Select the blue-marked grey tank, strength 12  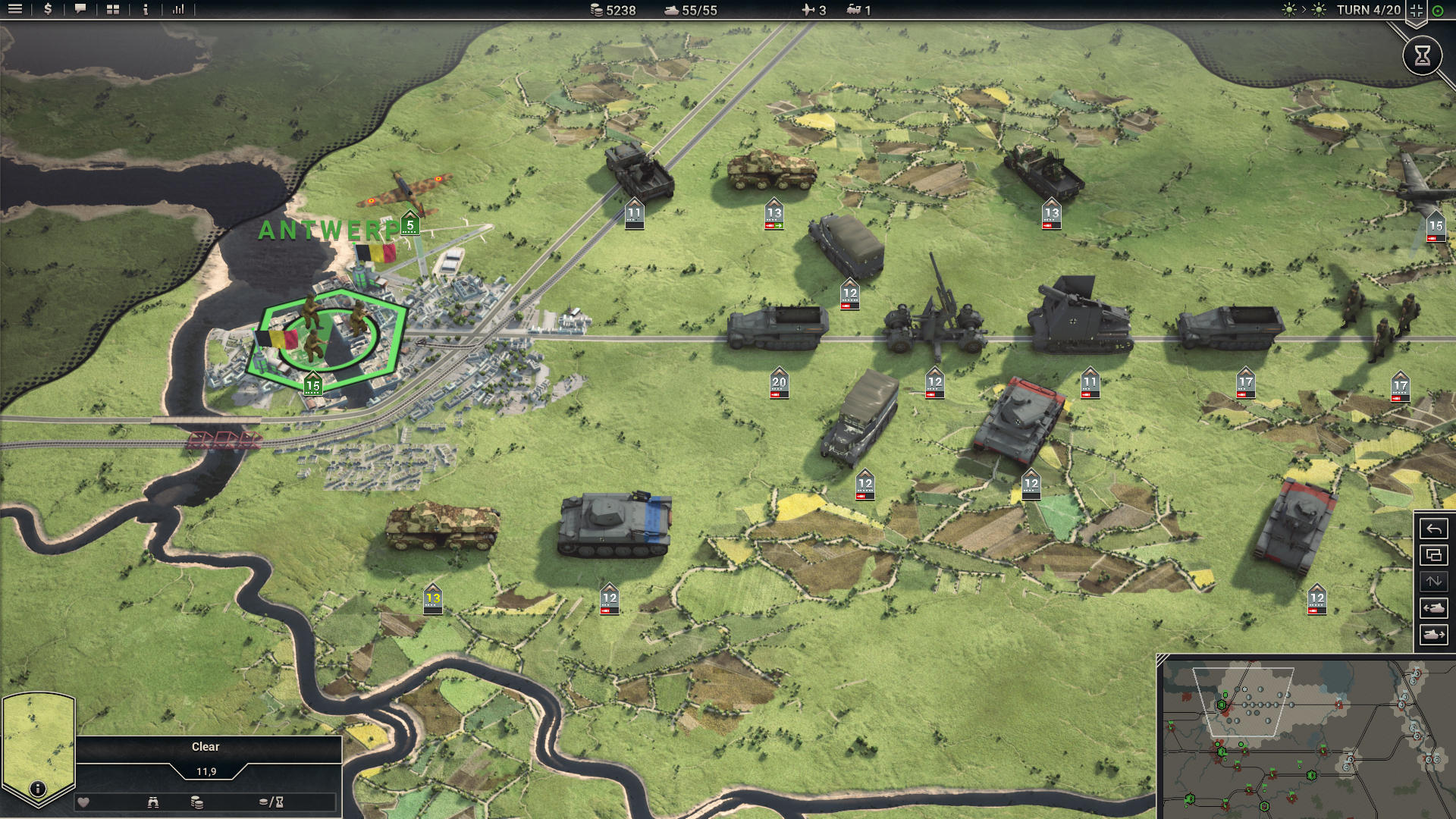click(614, 523)
